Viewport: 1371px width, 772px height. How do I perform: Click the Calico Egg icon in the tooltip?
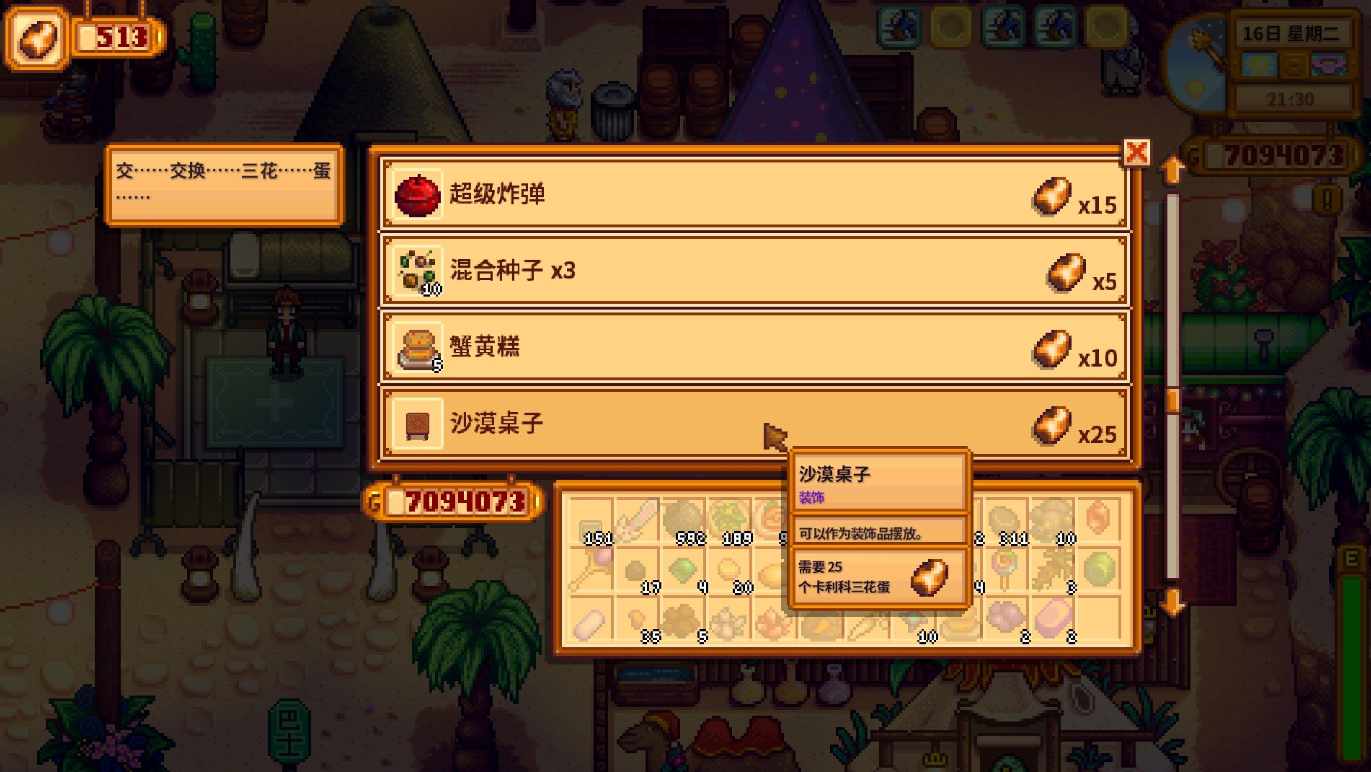coord(927,578)
